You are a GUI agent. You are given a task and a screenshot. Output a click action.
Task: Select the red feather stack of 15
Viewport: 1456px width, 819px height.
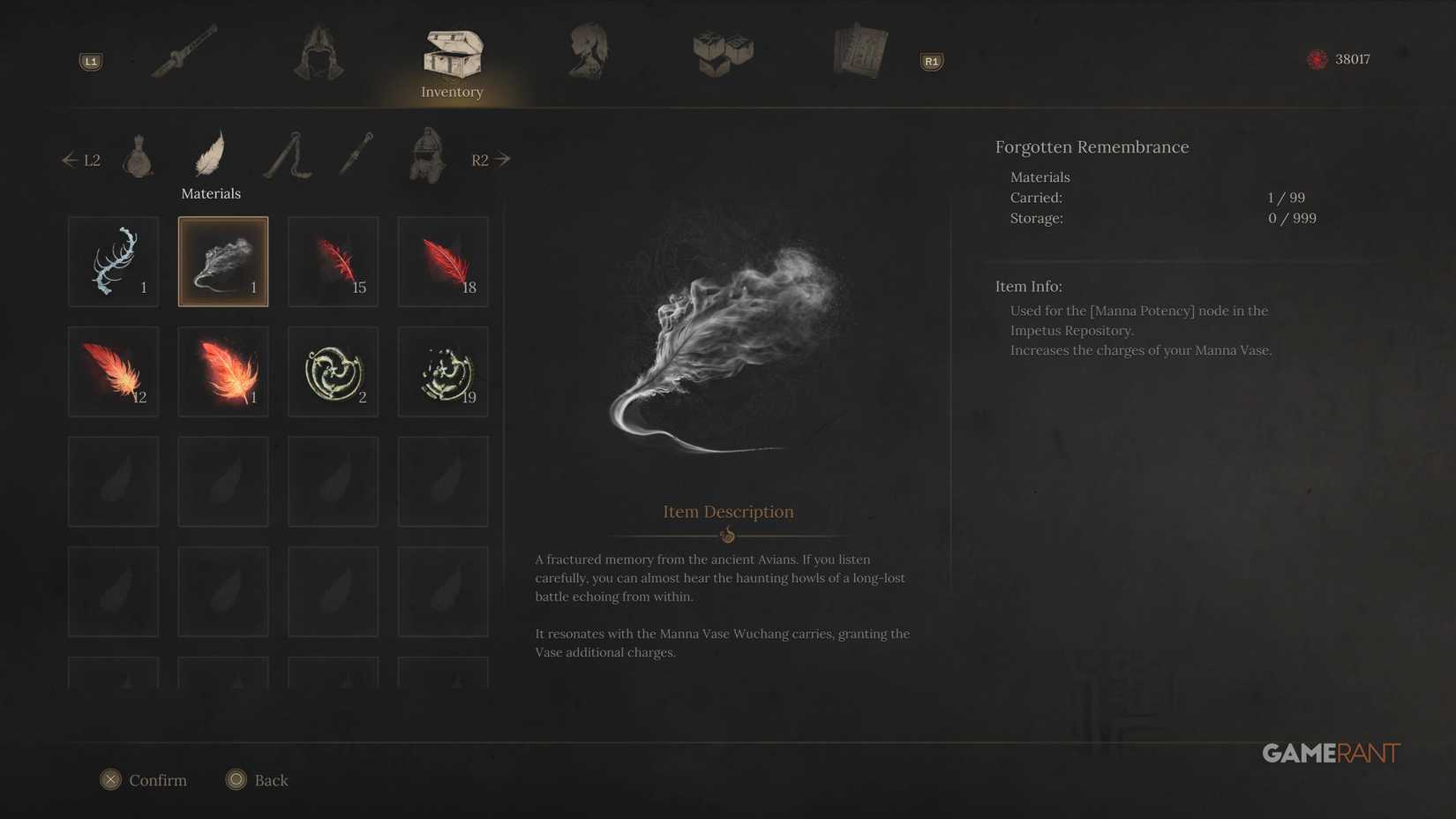333,261
